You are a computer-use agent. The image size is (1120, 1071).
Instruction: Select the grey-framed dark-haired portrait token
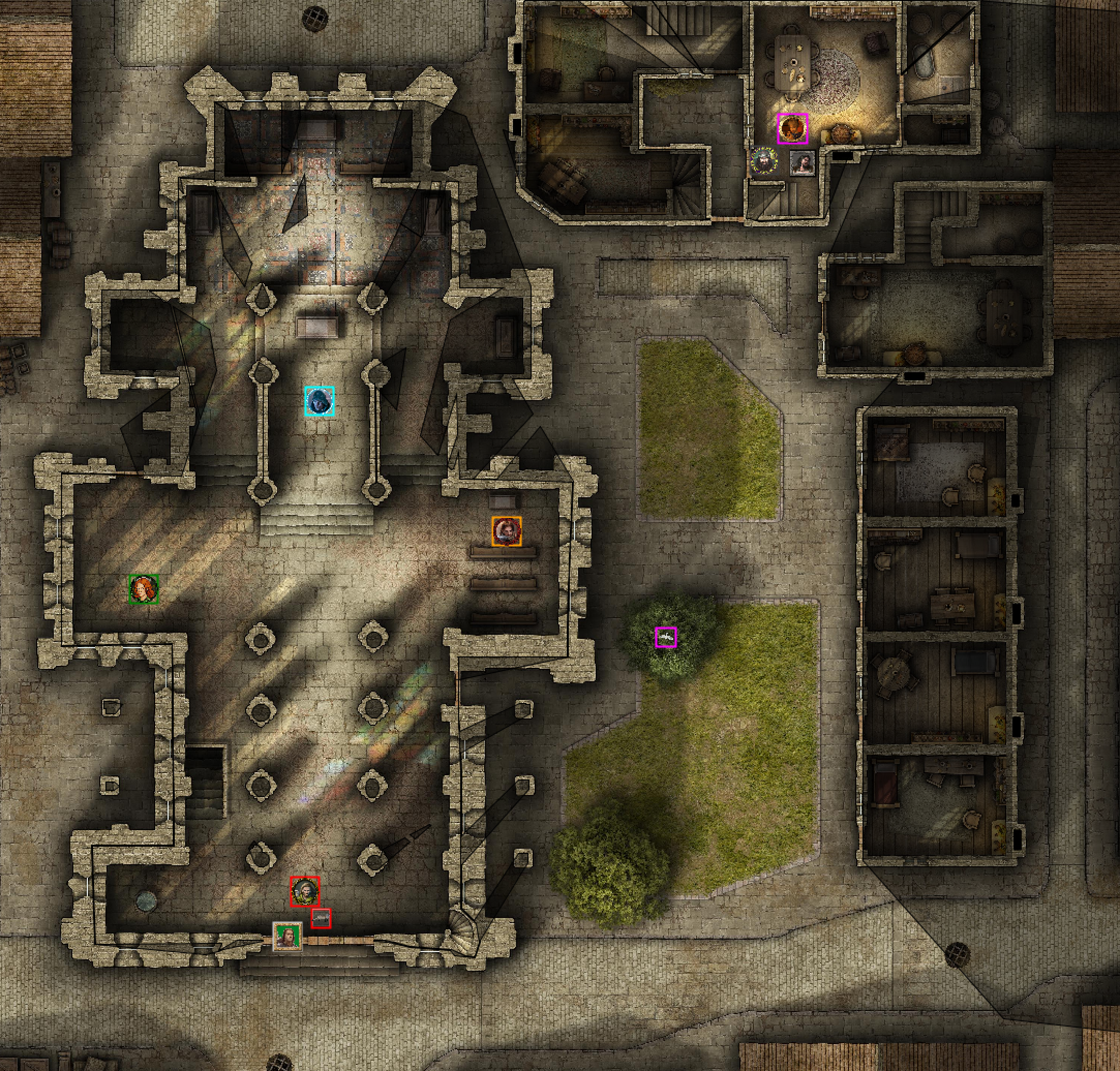tap(803, 163)
